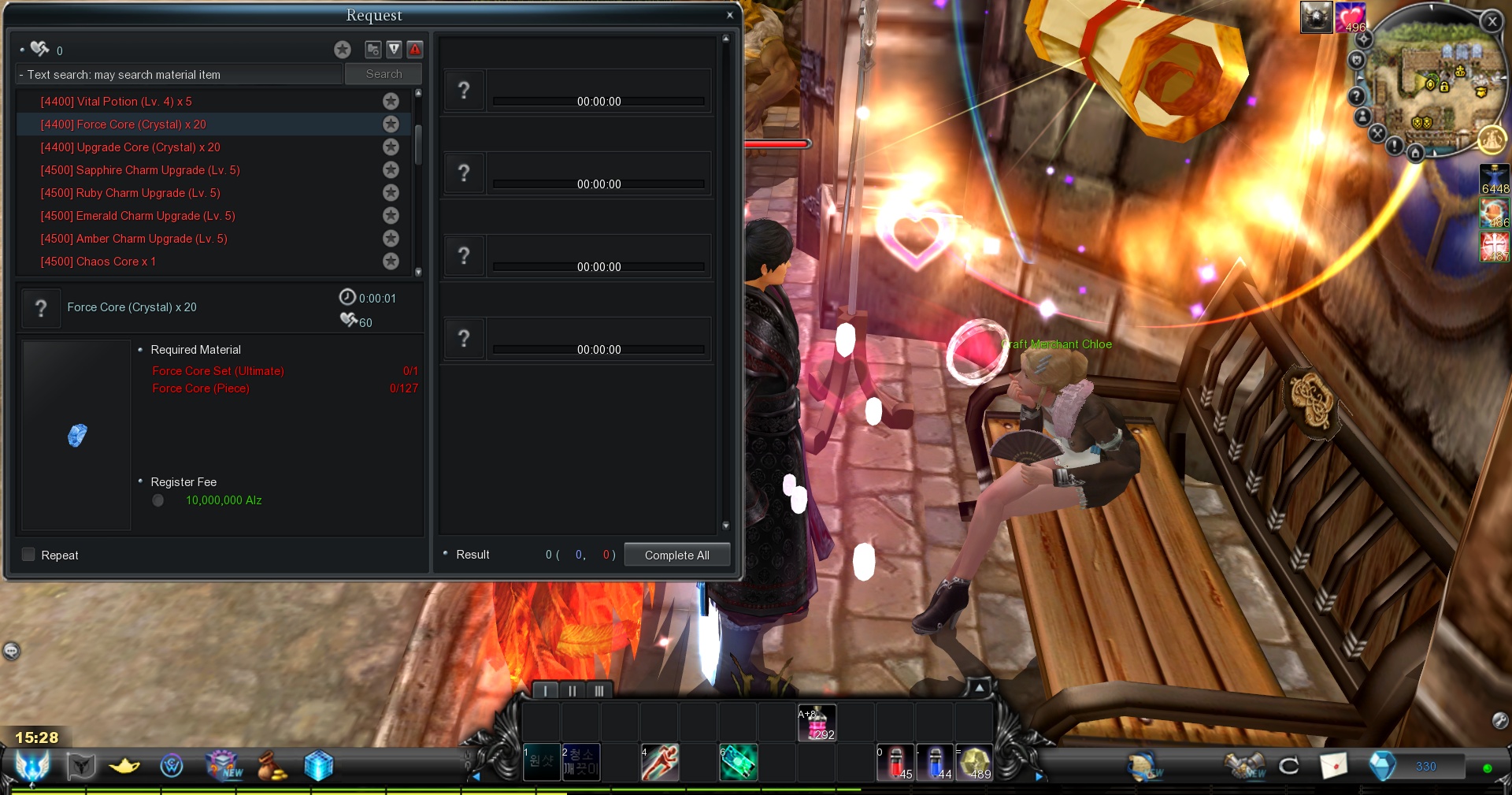Choose Sapphire Charm Upgrade (Lv. 5) entry
This screenshot has width=1512, height=795.
coord(139,170)
